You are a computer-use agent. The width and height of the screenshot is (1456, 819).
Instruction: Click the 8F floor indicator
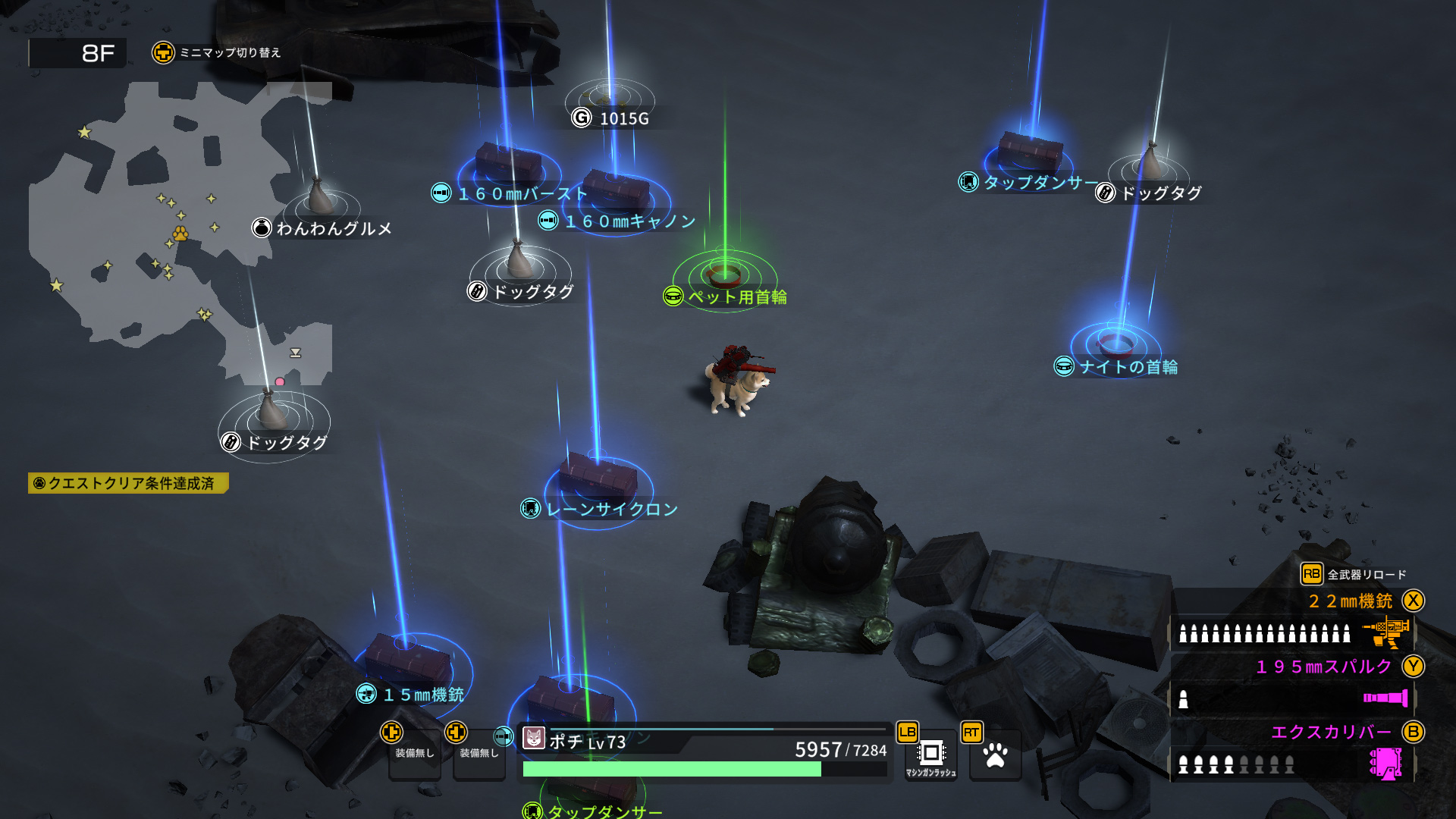[x=78, y=53]
